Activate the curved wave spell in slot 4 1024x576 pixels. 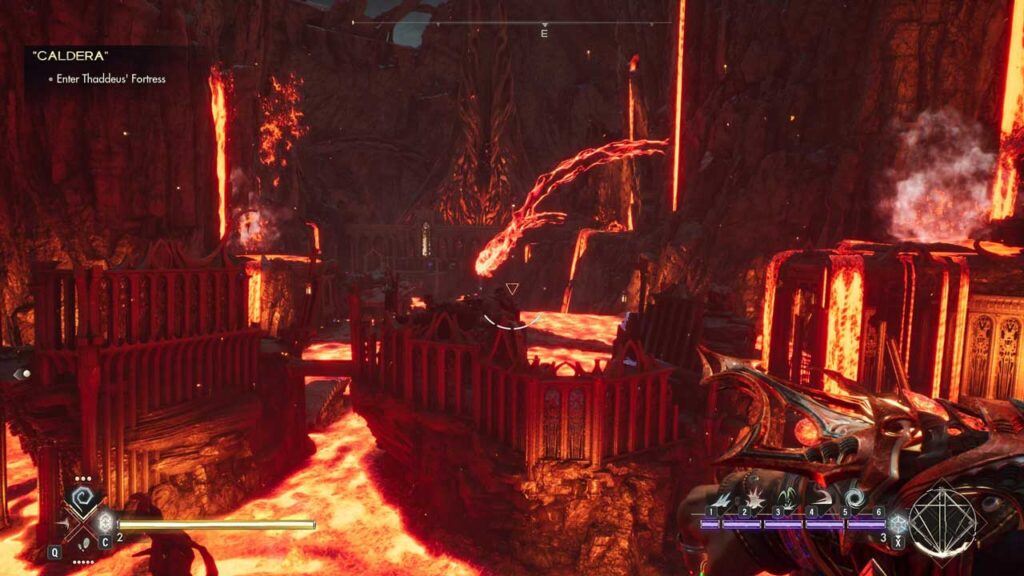[822, 497]
